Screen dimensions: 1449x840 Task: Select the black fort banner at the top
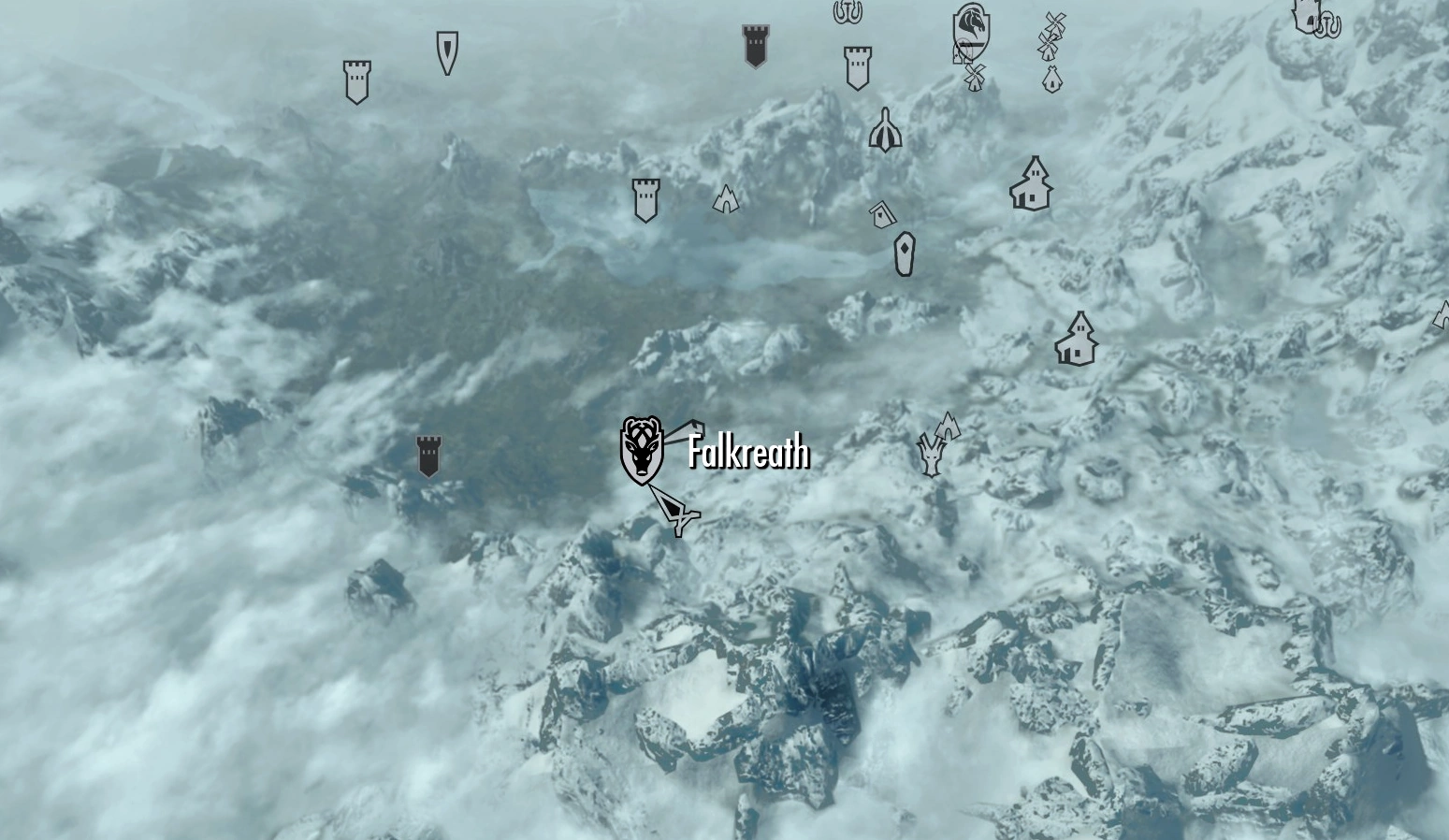point(755,43)
